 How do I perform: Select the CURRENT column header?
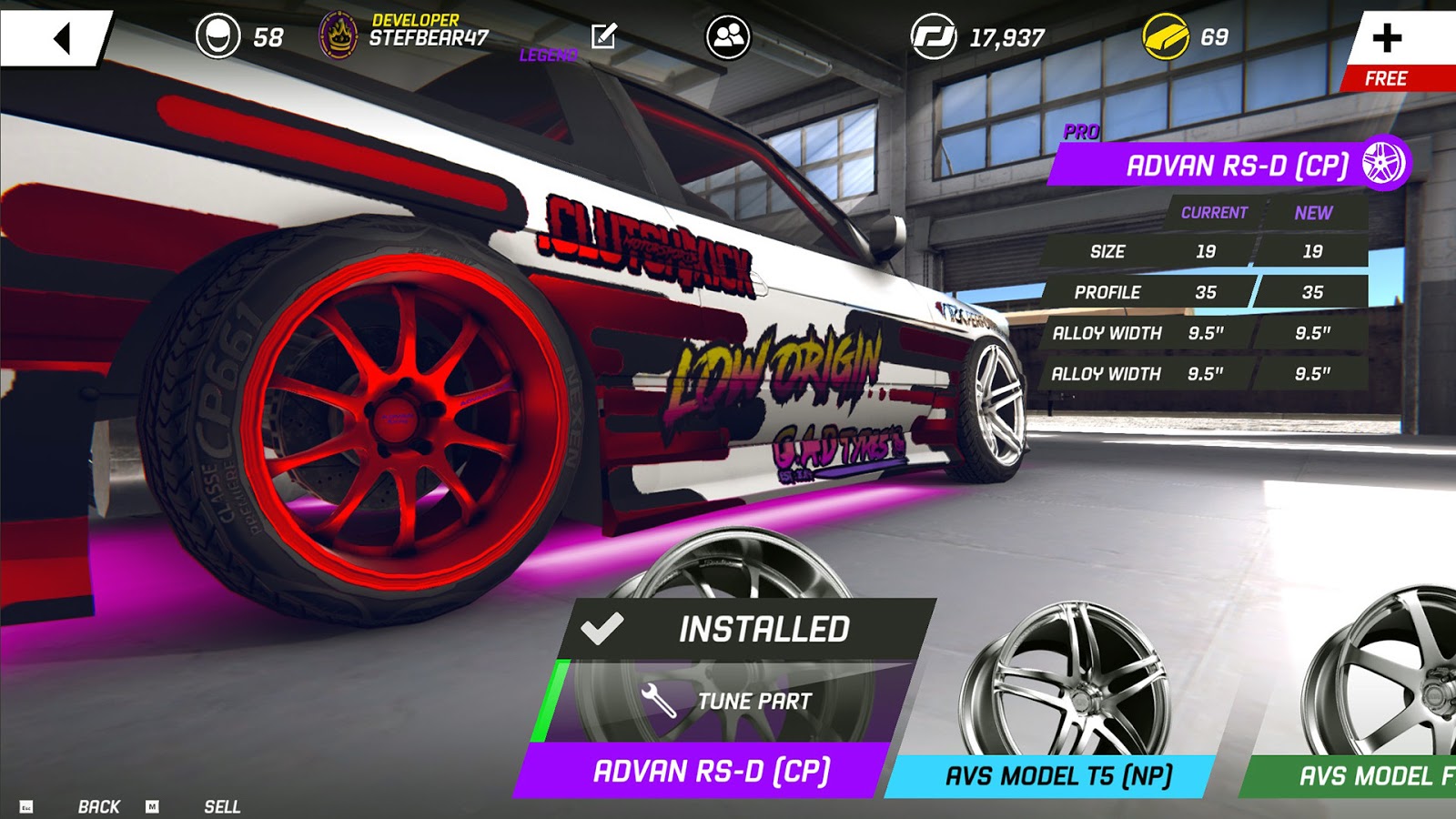[1212, 212]
